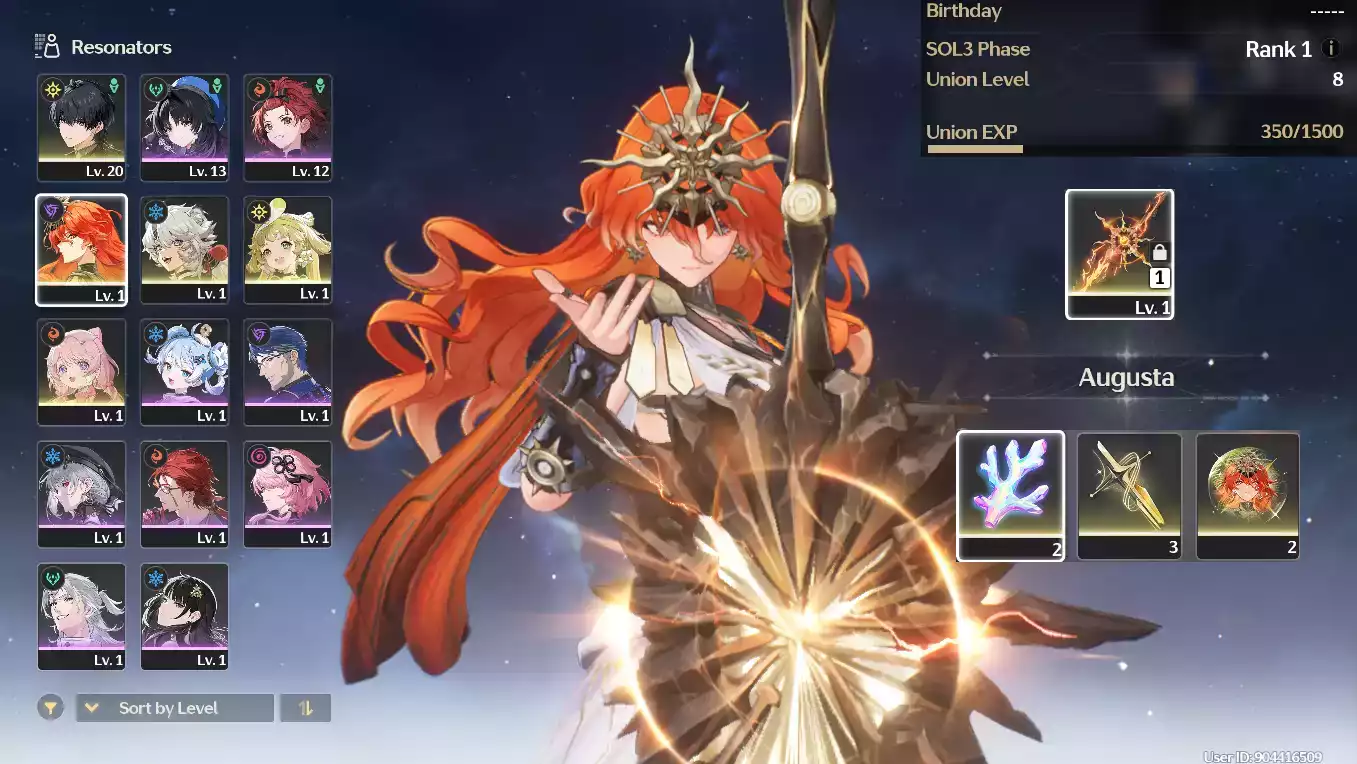The image size is (1357, 764).
Task: Choose the light-blue-haired resonator portrait
Action: (x=185, y=372)
